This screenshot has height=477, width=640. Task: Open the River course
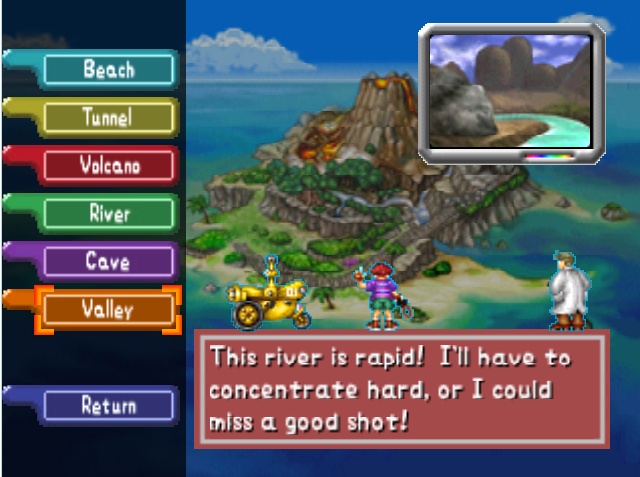coord(108,214)
